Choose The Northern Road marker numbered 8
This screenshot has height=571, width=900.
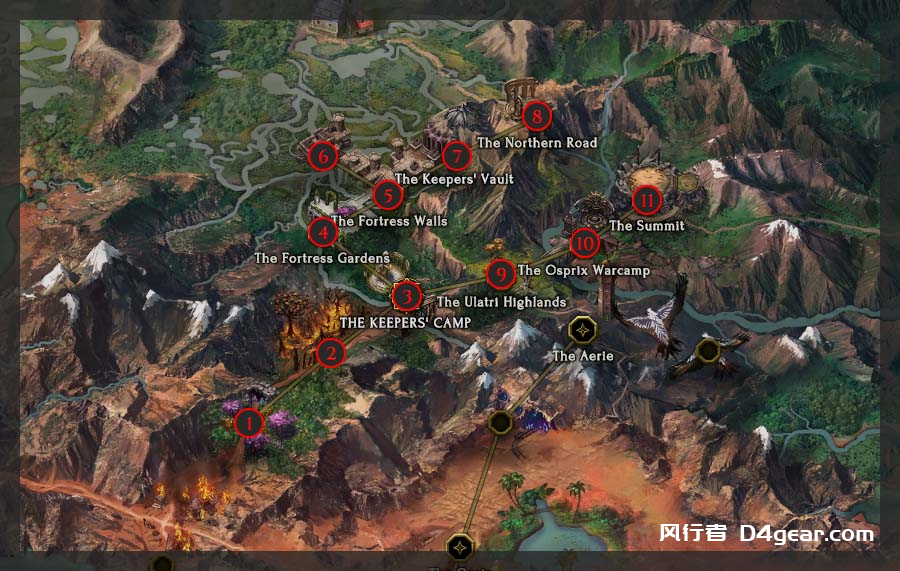click(537, 117)
